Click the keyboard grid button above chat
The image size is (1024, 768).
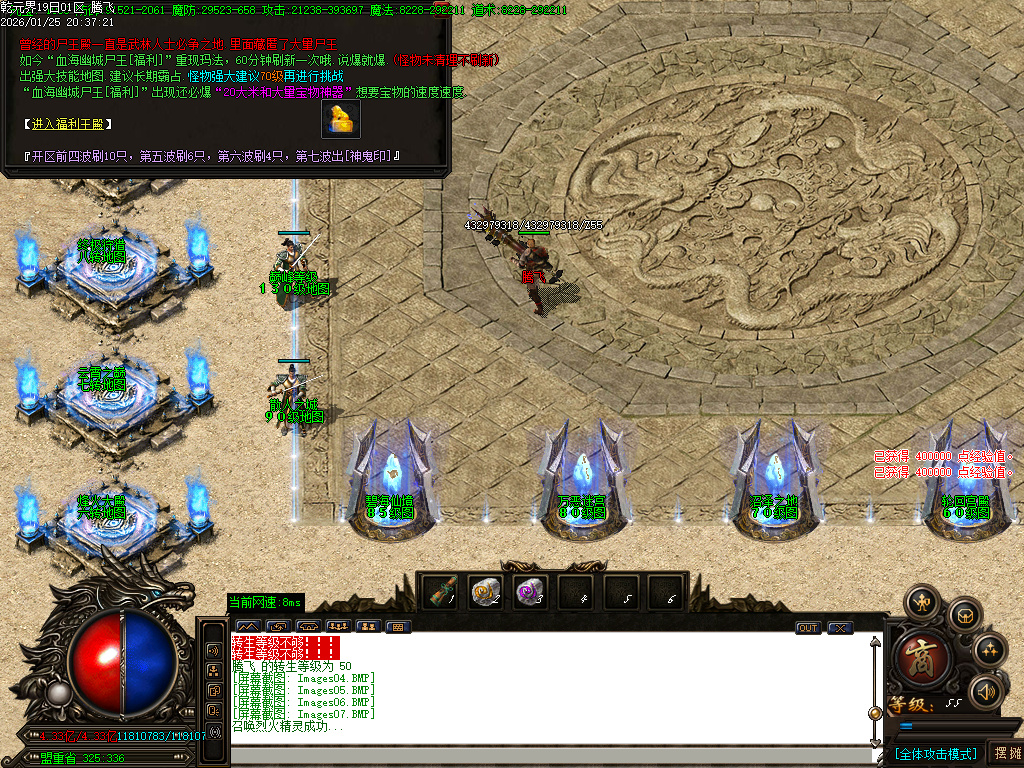[397, 627]
